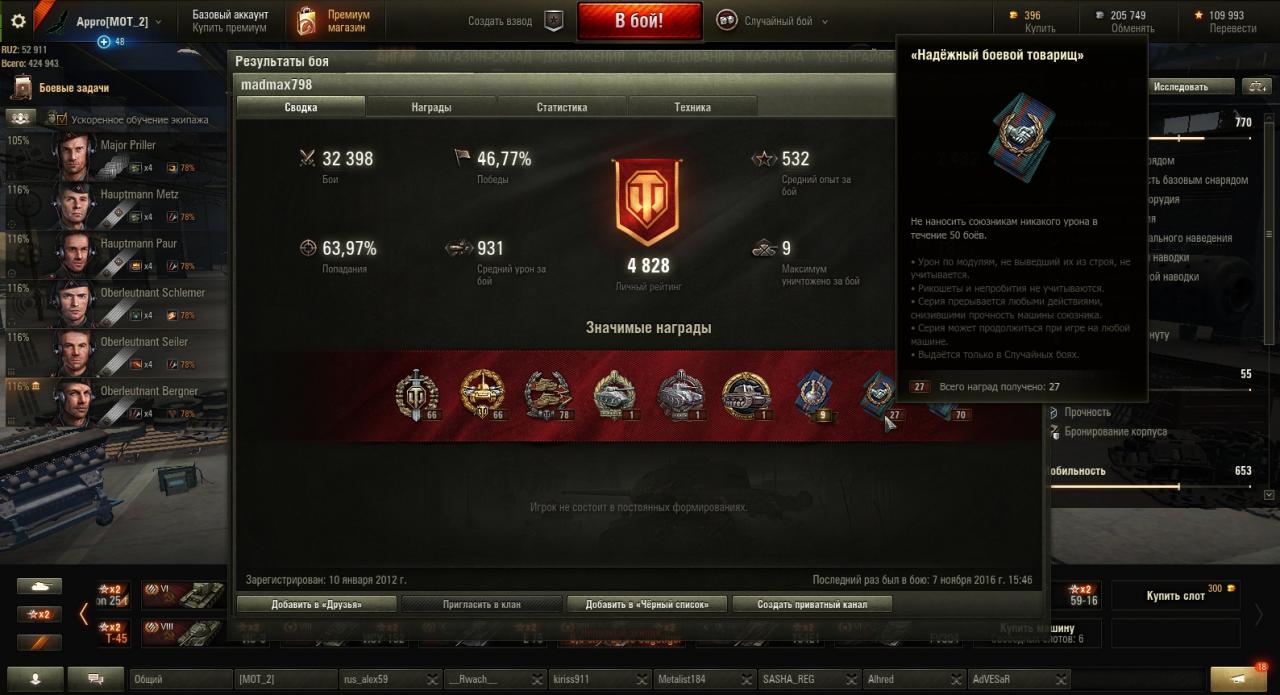Open the «Статистика» tab
Viewport: 1280px width, 695px height.
click(x=561, y=107)
